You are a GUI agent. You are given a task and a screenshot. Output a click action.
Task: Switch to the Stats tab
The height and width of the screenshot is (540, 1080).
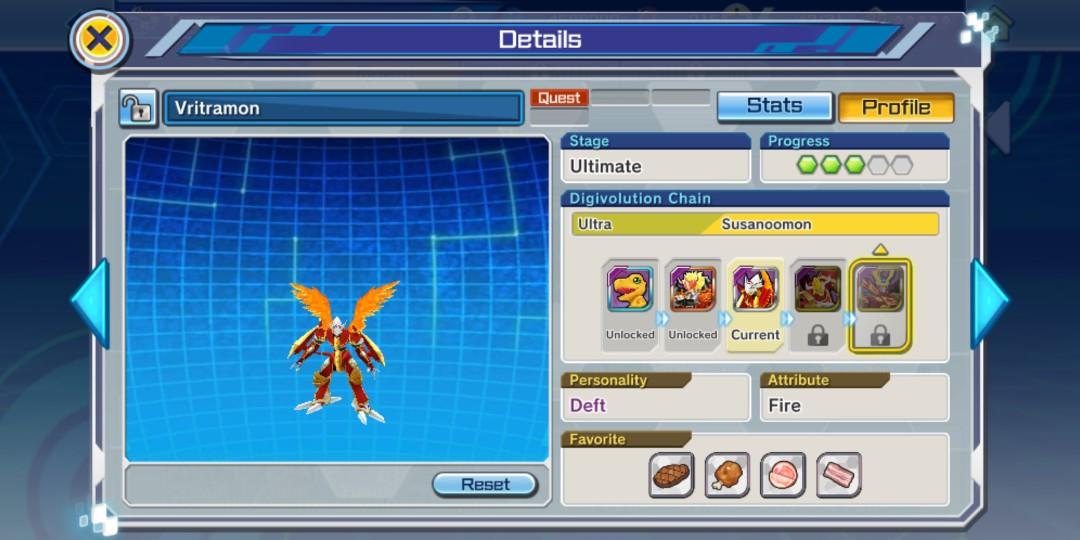click(x=774, y=106)
